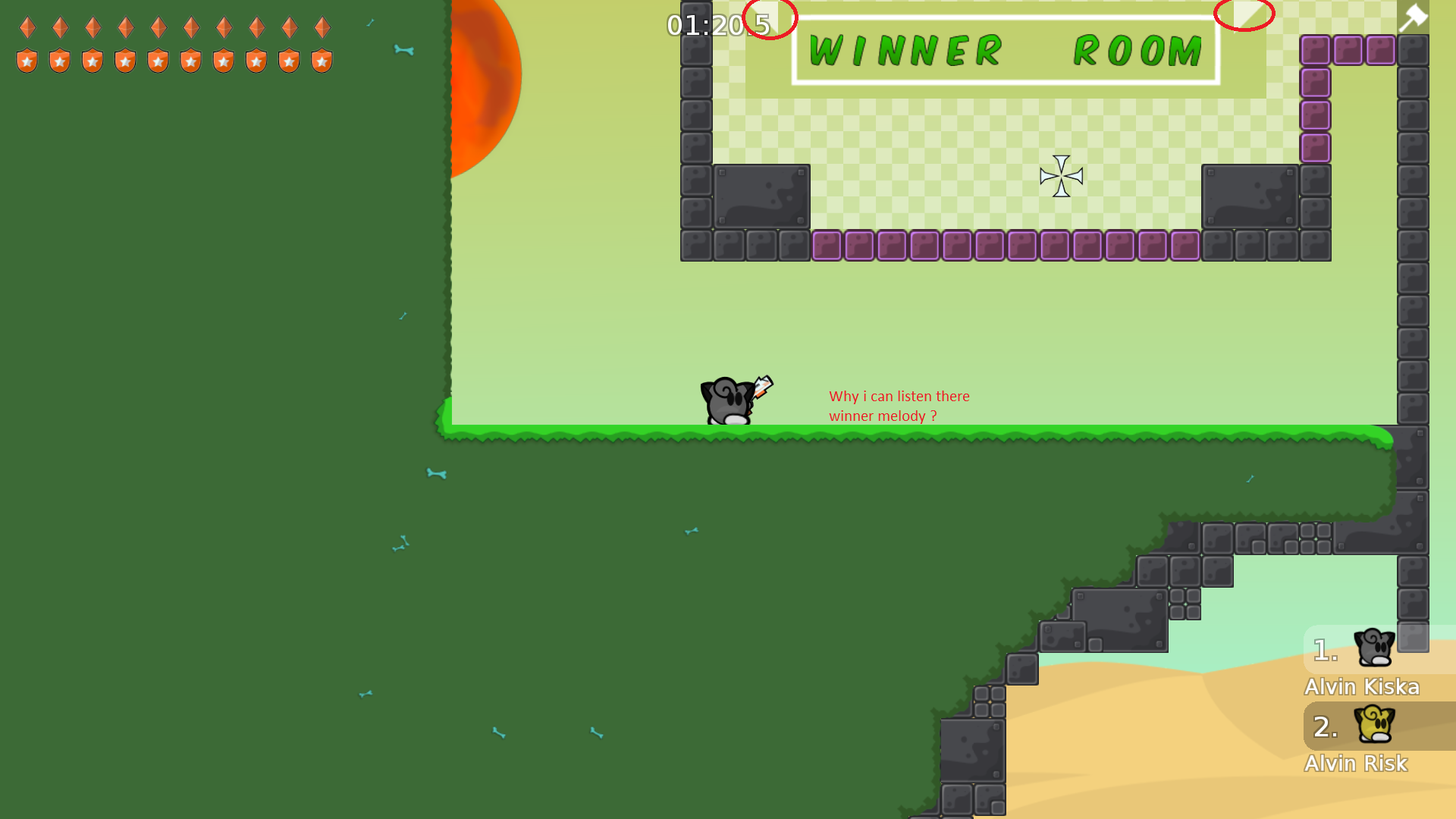1456x819 pixels.
Task: Select the first shield badge with star
Action: (27, 59)
